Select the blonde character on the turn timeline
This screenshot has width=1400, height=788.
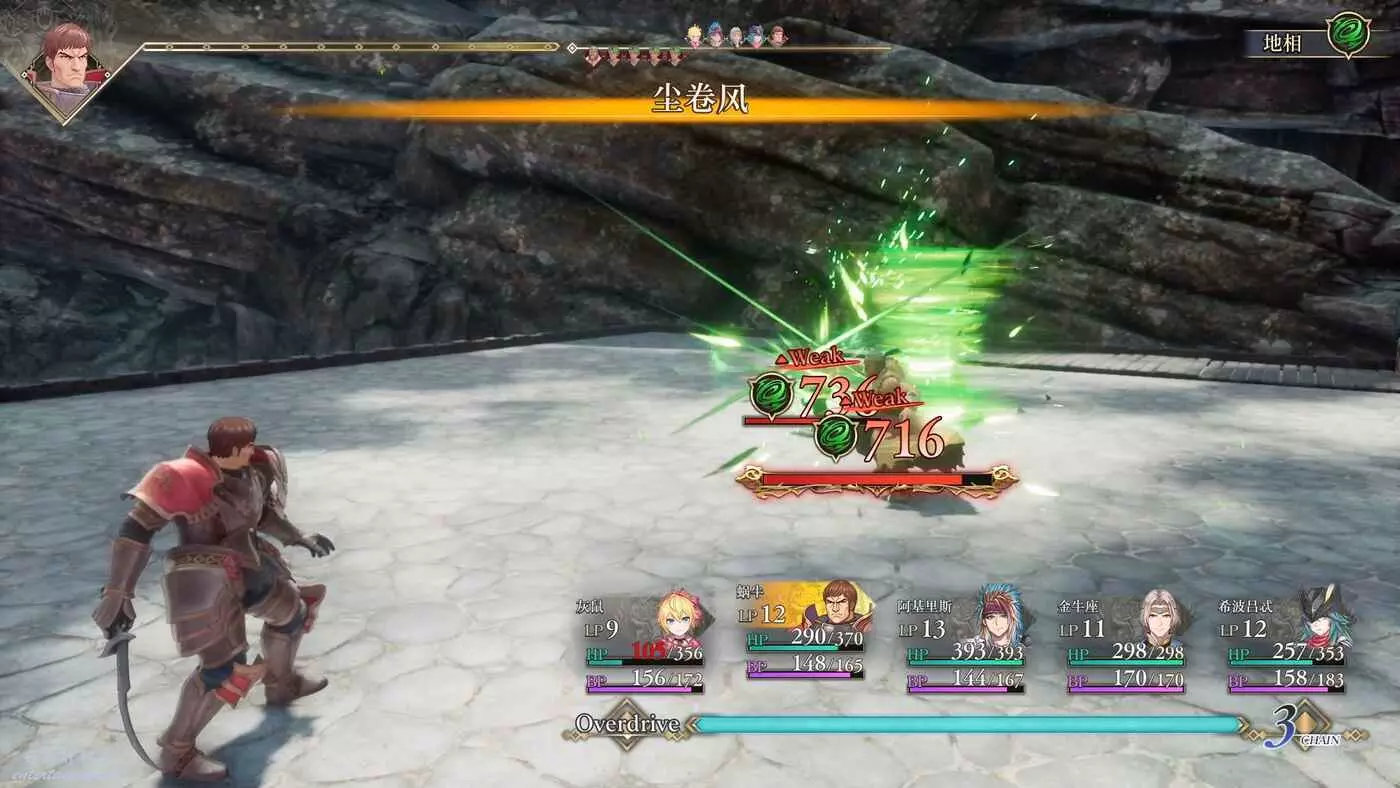point(696,36)
